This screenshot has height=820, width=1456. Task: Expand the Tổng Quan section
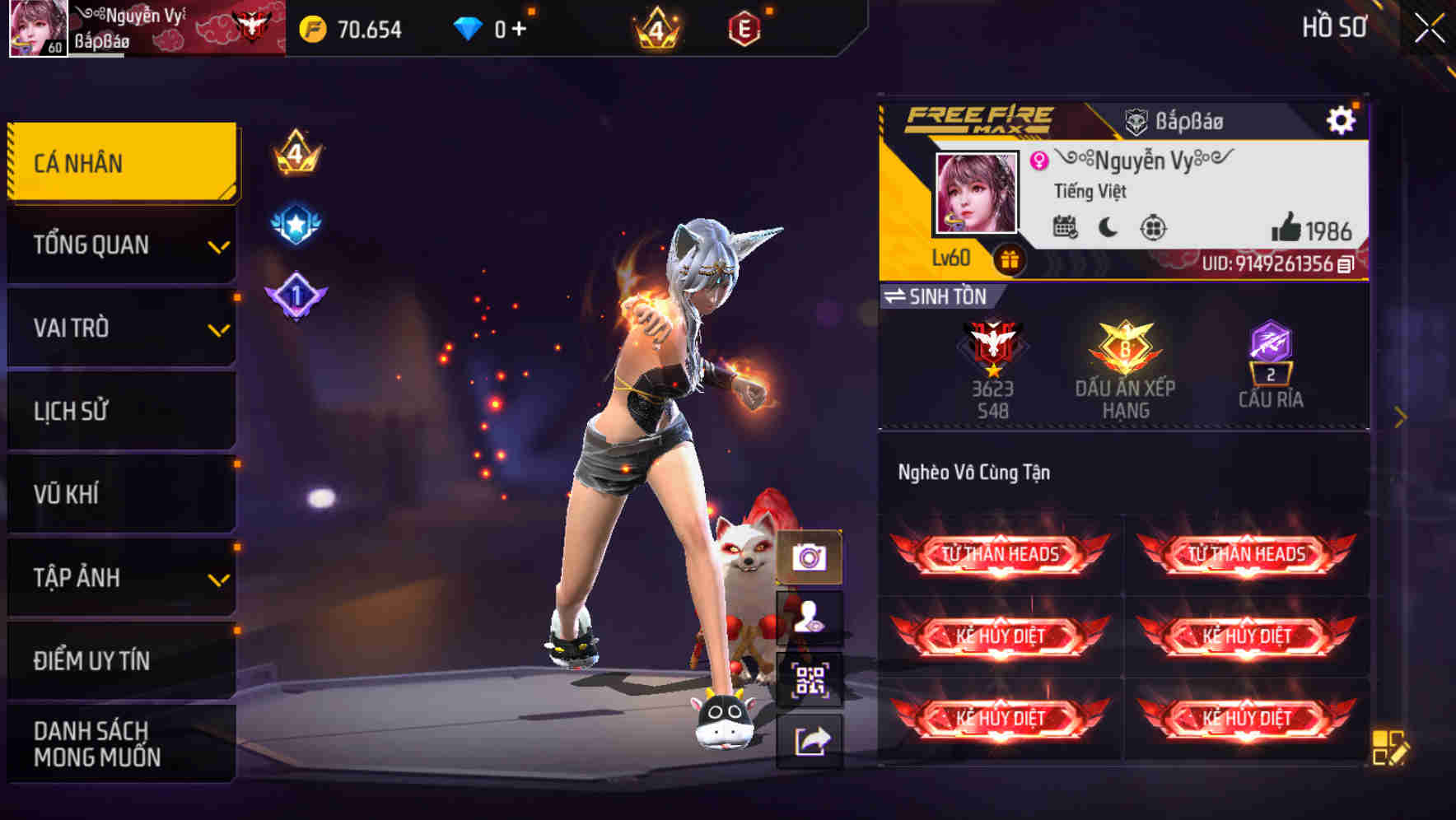[120, 245]
